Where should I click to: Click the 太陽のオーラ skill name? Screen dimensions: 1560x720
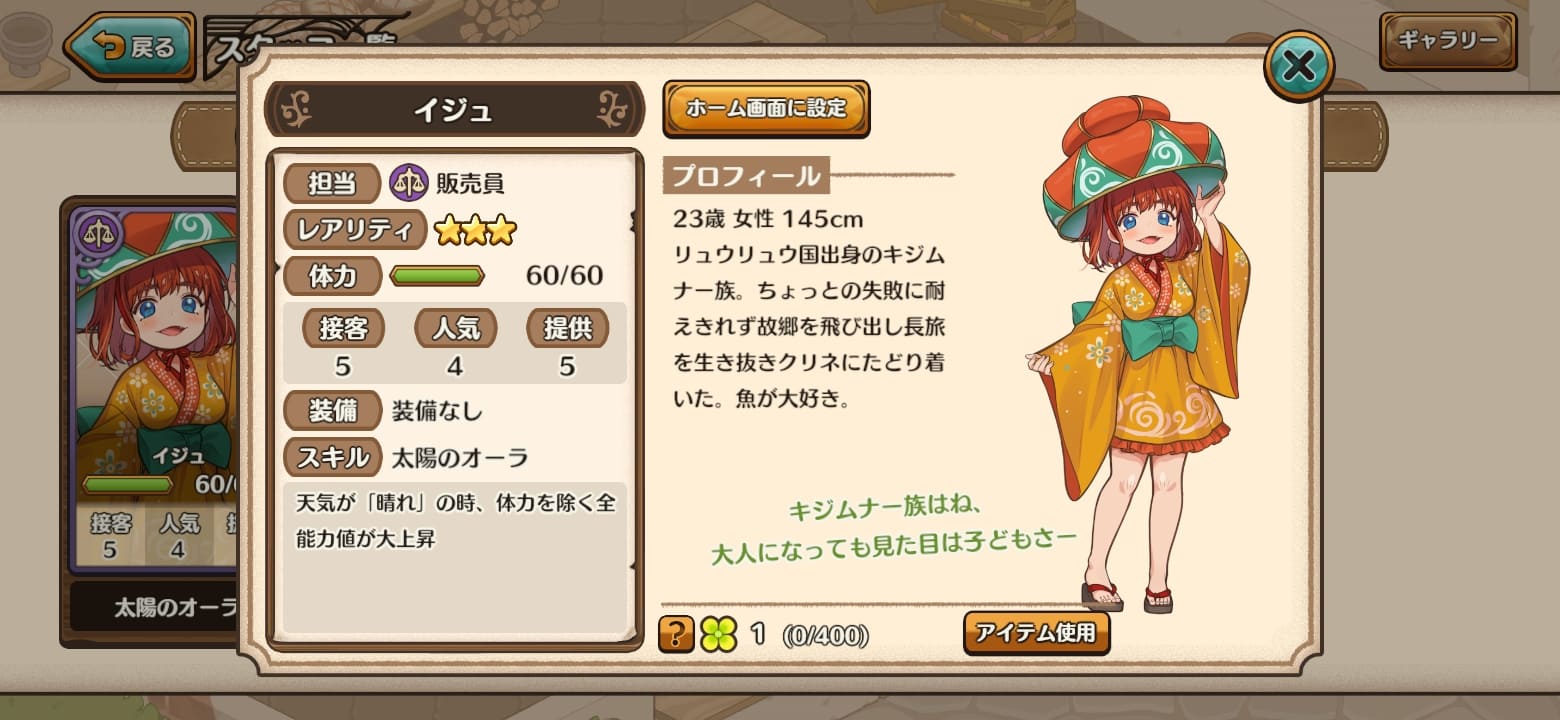[x=461, y=457]
